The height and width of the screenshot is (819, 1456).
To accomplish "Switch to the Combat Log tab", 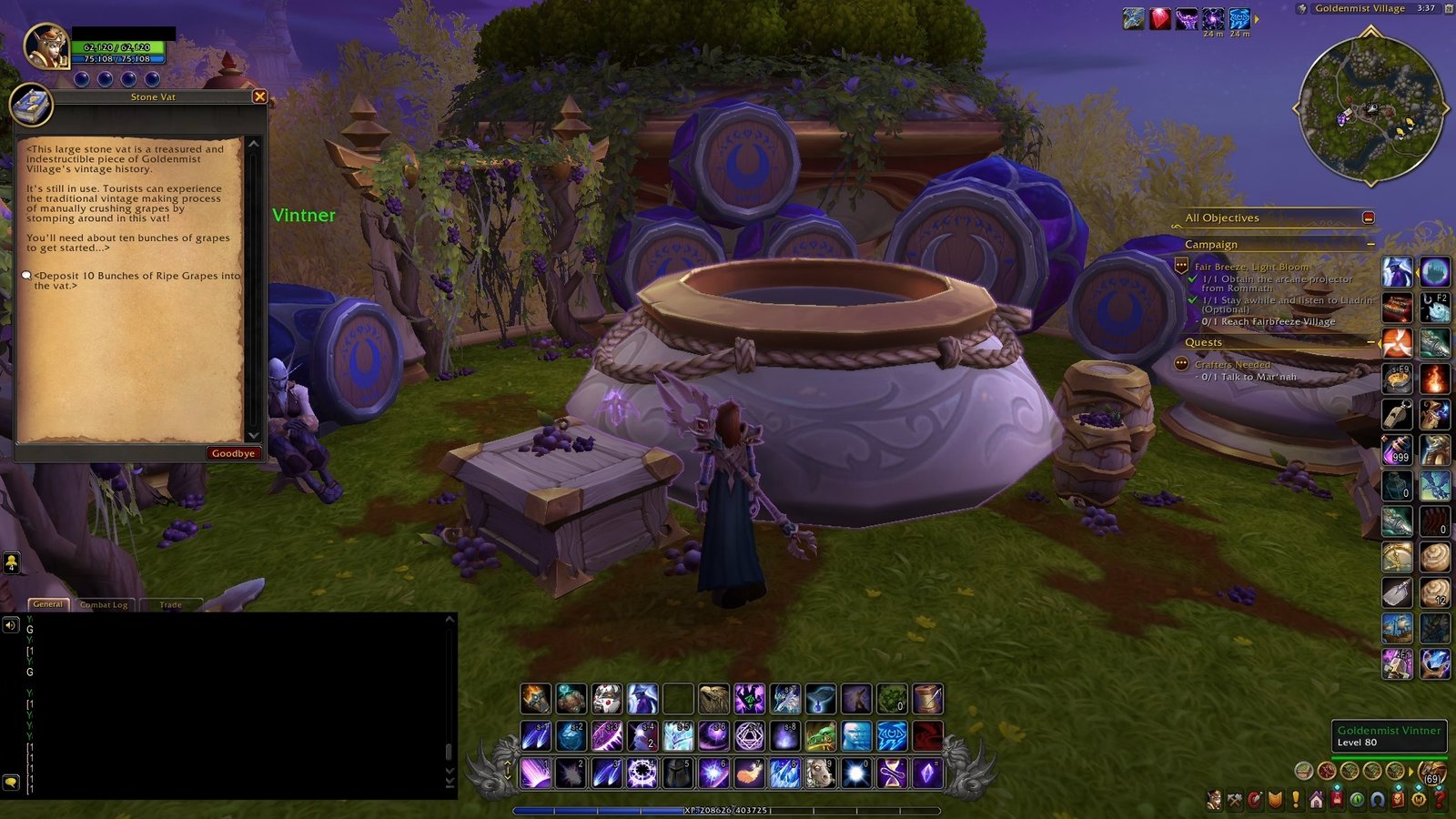I will [105, 604].
